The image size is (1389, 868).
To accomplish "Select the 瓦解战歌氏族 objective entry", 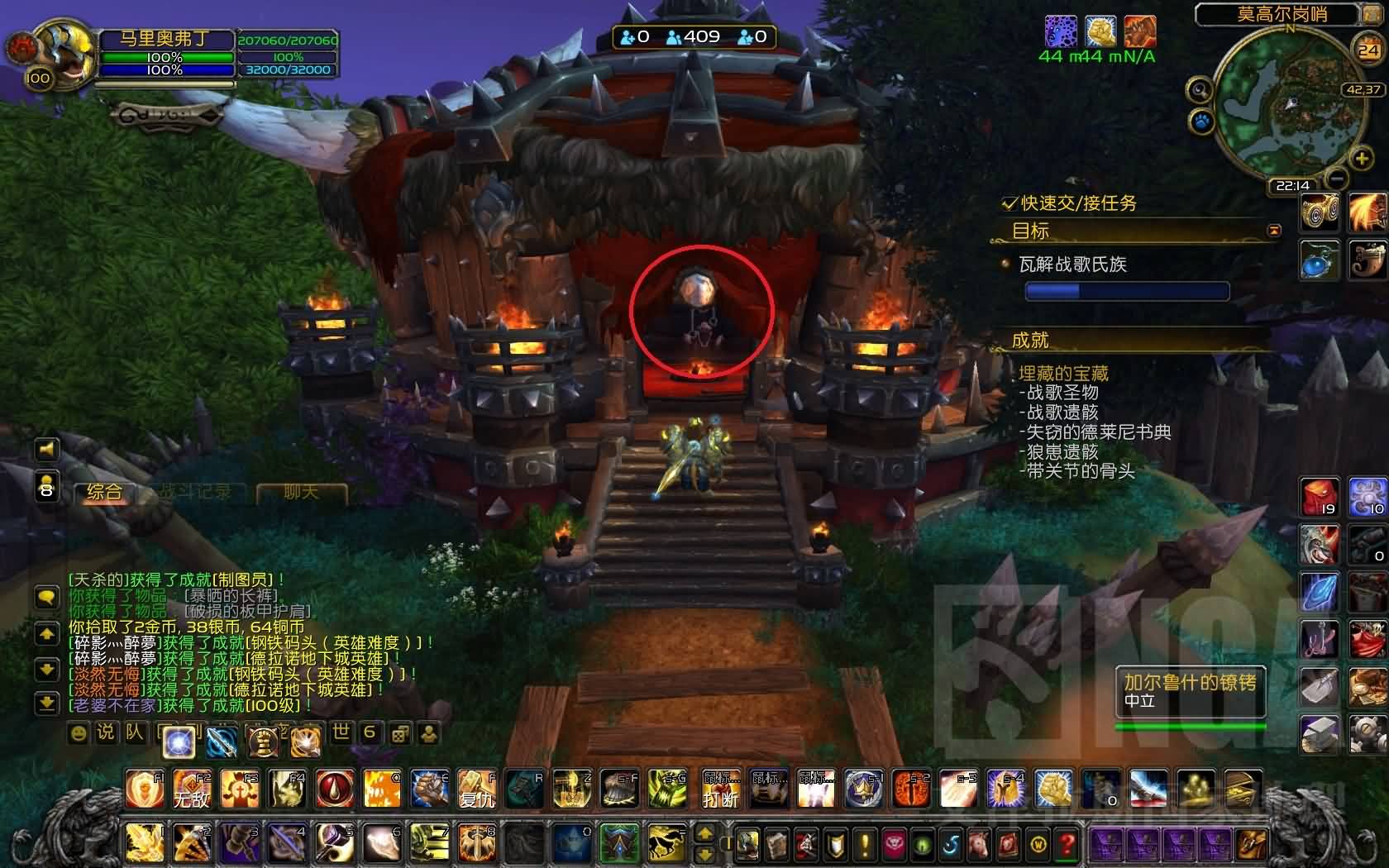I will [1072, 265].
